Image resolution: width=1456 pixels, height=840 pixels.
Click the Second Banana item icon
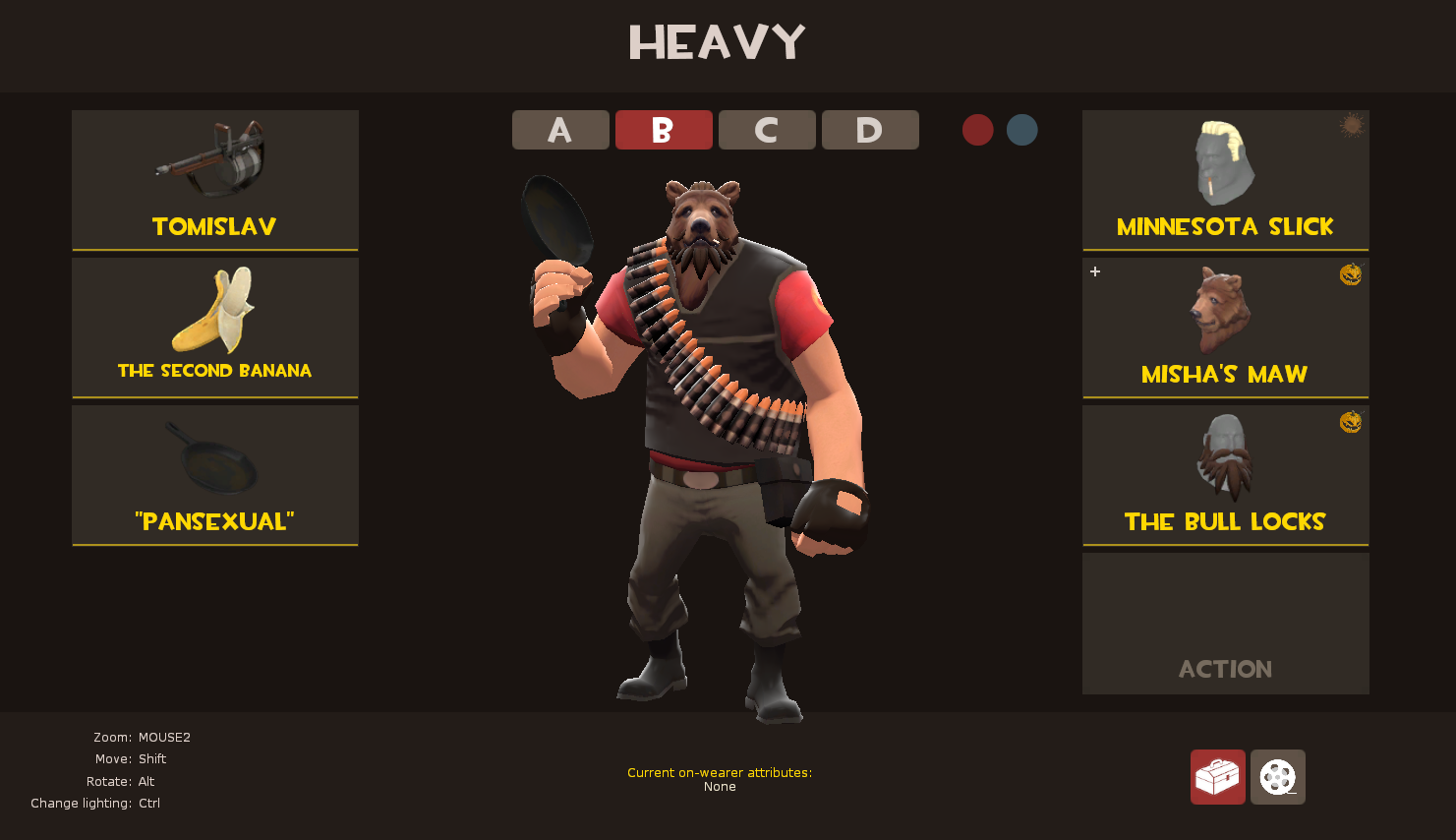(x=214, y=310)
